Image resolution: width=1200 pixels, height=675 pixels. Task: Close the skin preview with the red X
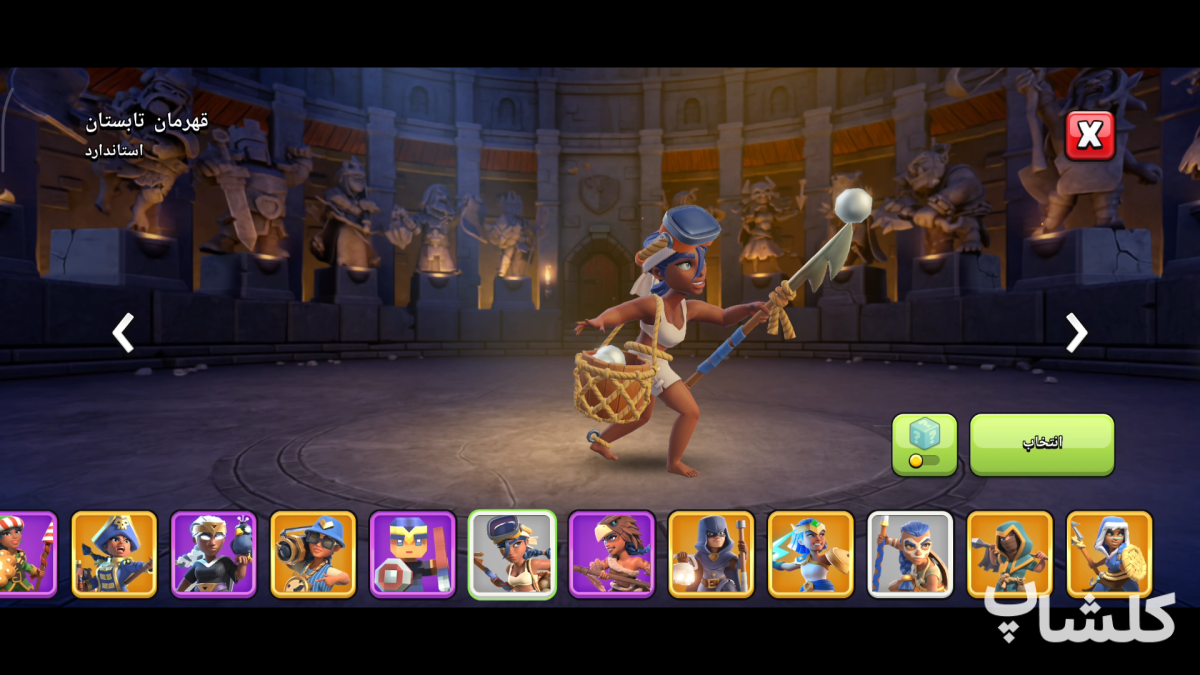(x=1090, y=136)
